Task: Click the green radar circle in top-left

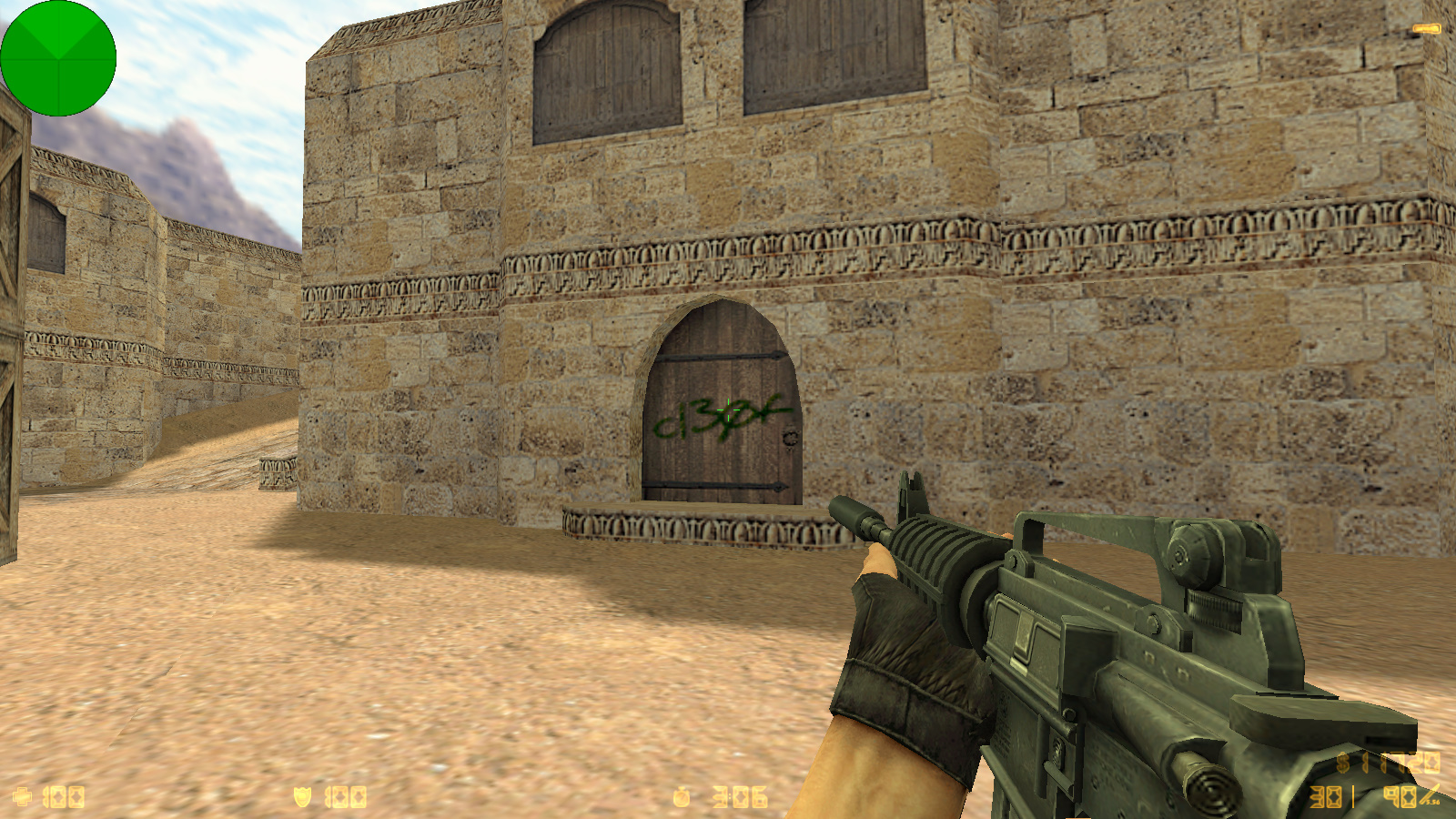Action: pyautogui.click(x=59, y=57)
